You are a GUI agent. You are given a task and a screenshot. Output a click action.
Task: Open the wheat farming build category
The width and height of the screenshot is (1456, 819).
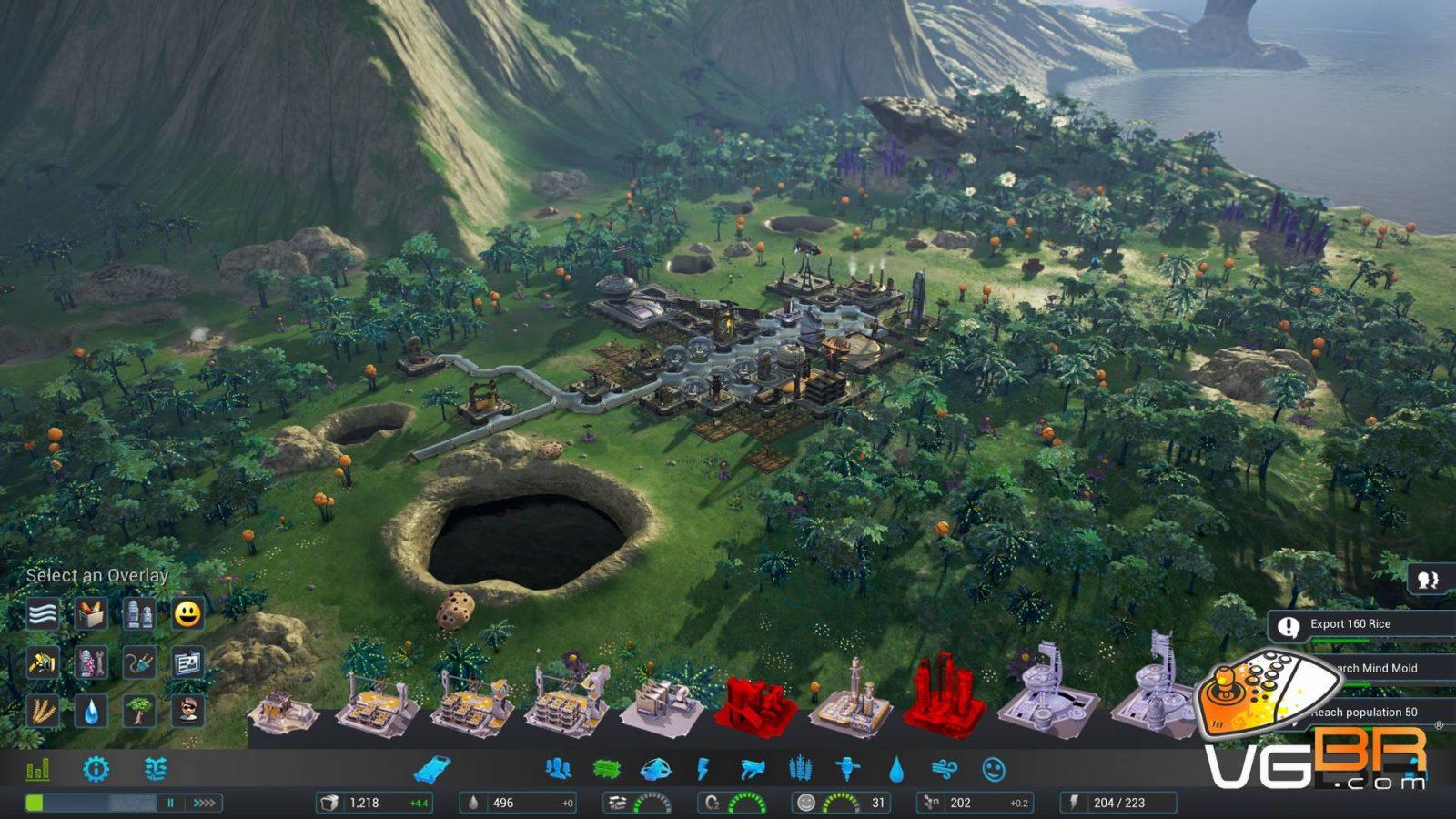tap(800, 770)
